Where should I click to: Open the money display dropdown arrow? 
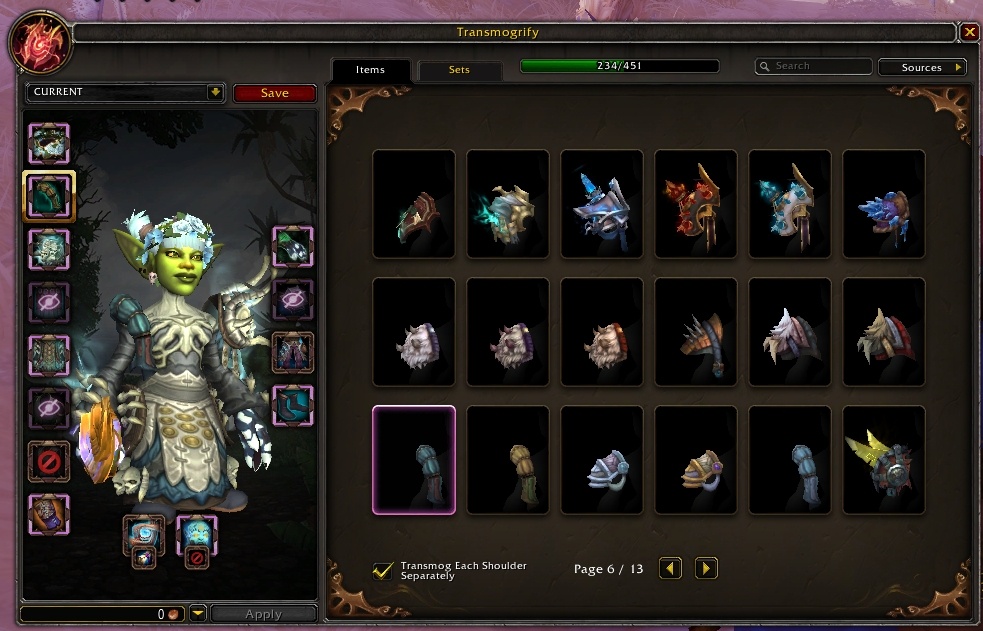(x=198, y=614)
